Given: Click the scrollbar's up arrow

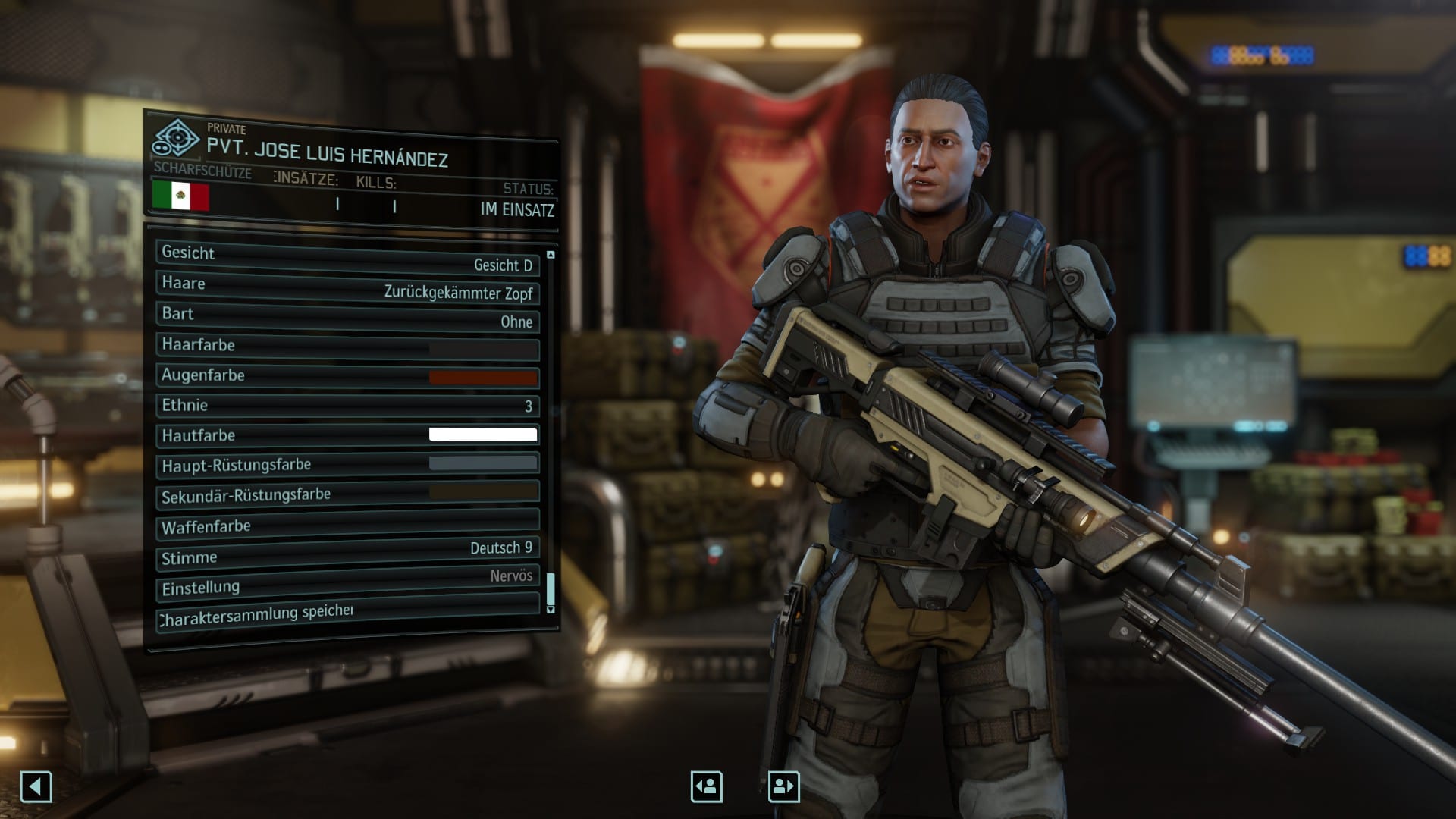Looking at the screenshot, I should point(551,255).
